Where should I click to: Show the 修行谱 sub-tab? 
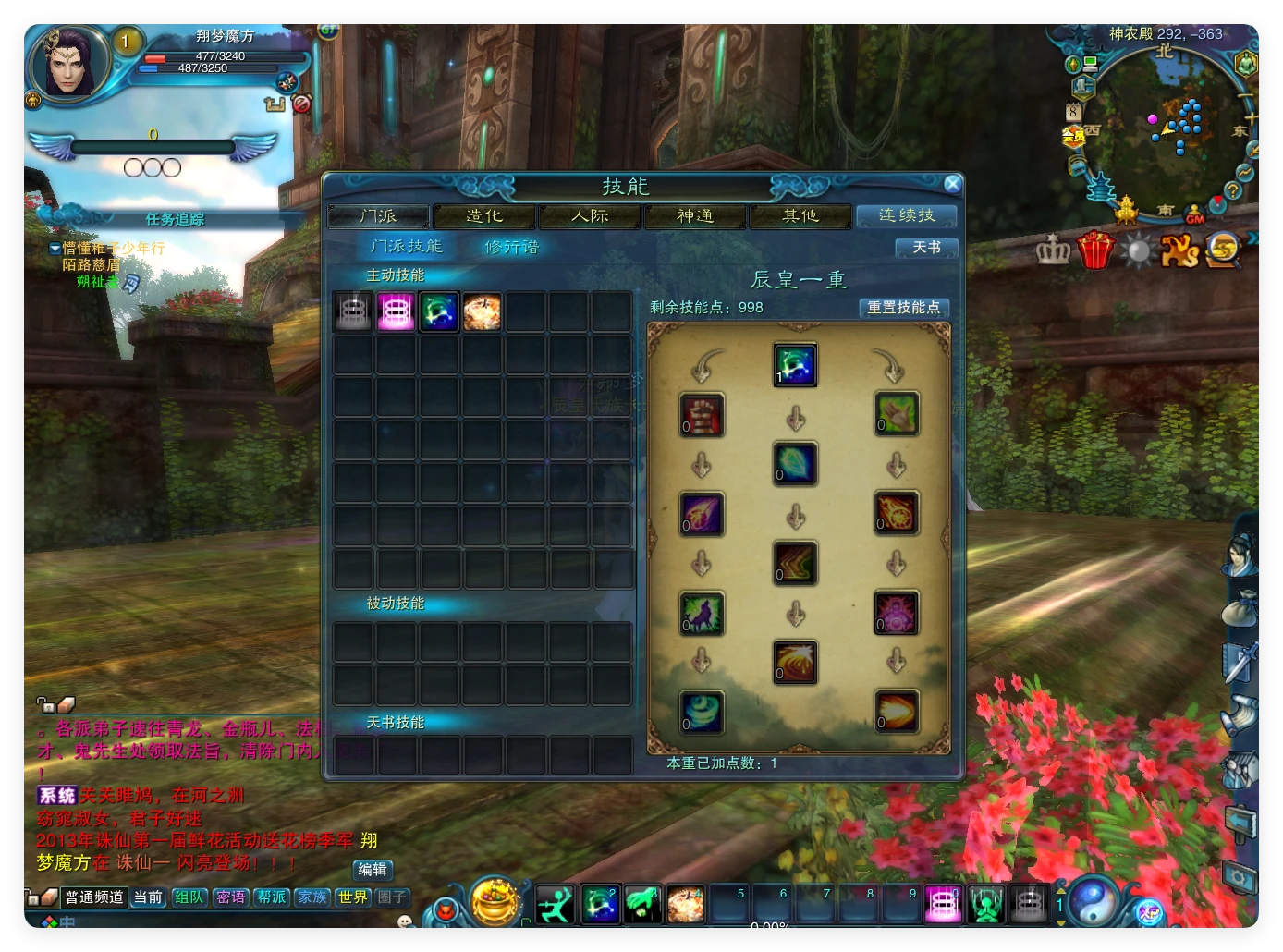511,247
